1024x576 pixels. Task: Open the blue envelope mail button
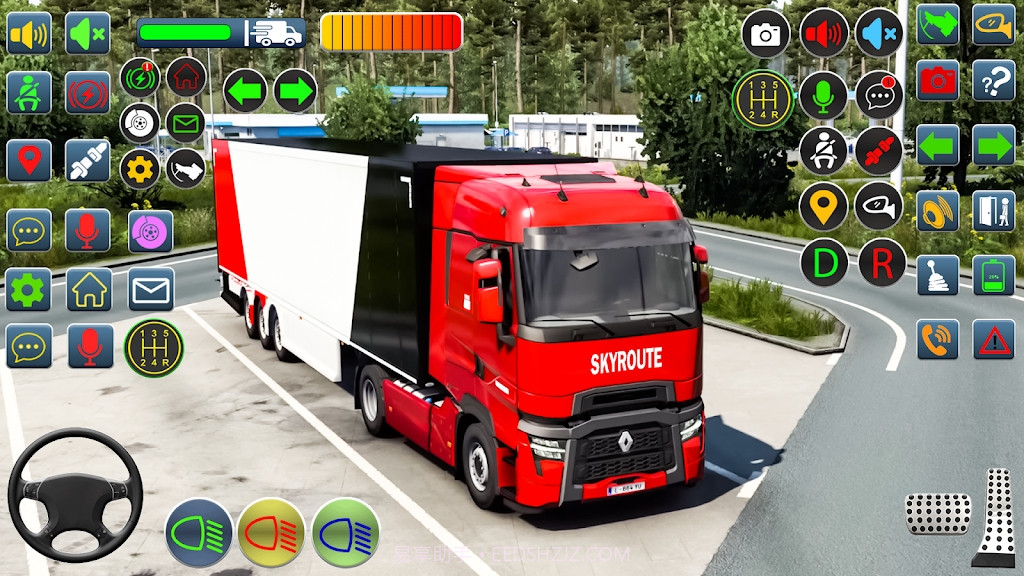(151, 289)
